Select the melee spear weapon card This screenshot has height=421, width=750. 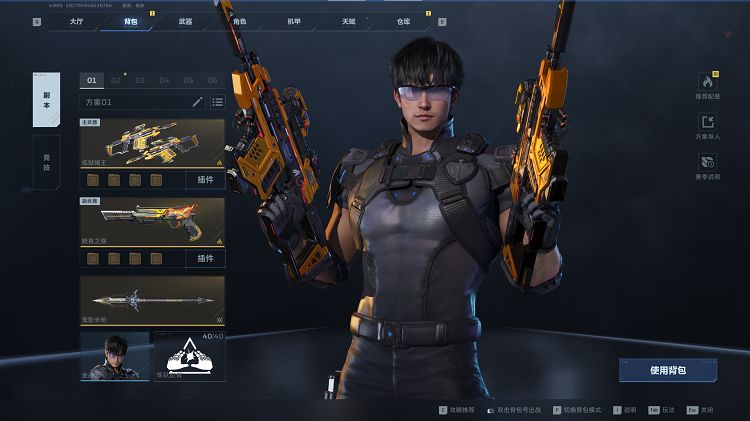coord(152,300)
